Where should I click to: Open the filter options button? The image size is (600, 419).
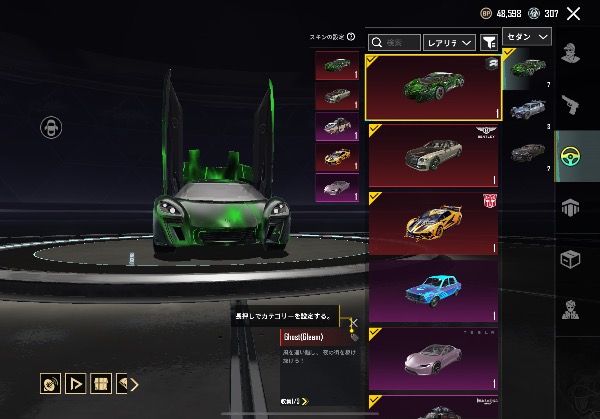[489, 42]
